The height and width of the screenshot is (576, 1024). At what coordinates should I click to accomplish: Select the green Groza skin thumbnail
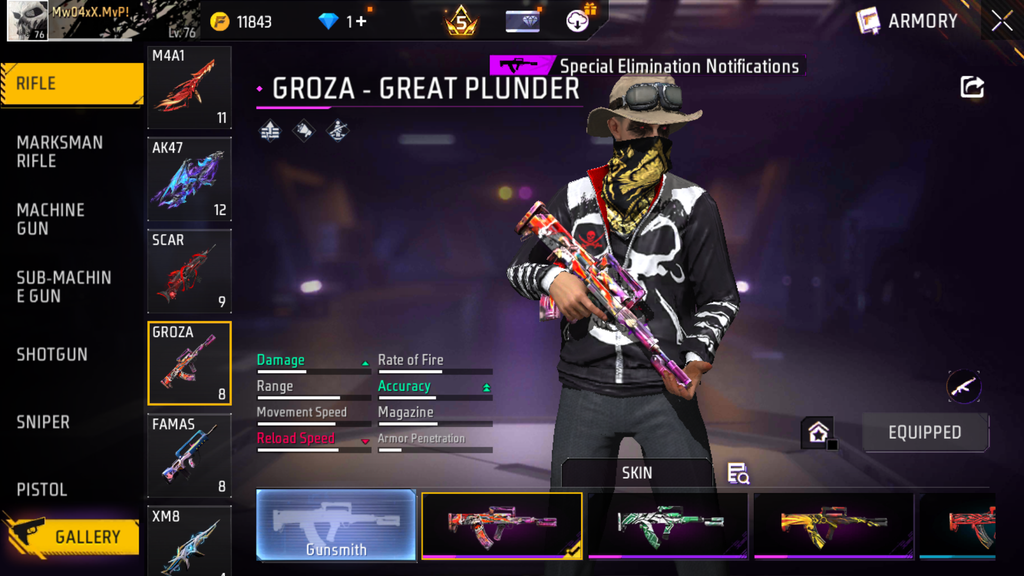pyautogui.click(x=668, y=525)
